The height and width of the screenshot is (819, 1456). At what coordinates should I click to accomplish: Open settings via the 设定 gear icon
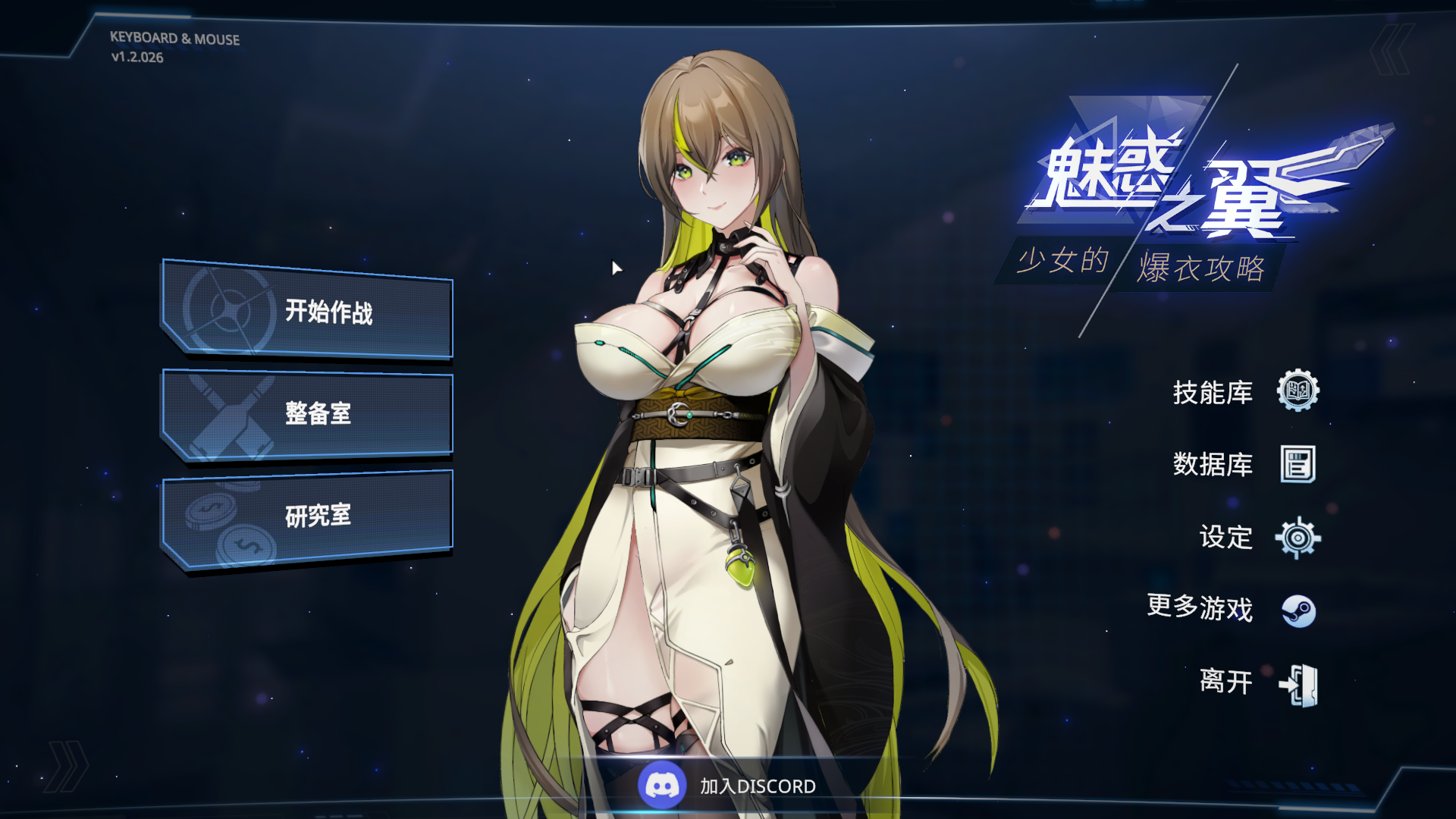1298,539
